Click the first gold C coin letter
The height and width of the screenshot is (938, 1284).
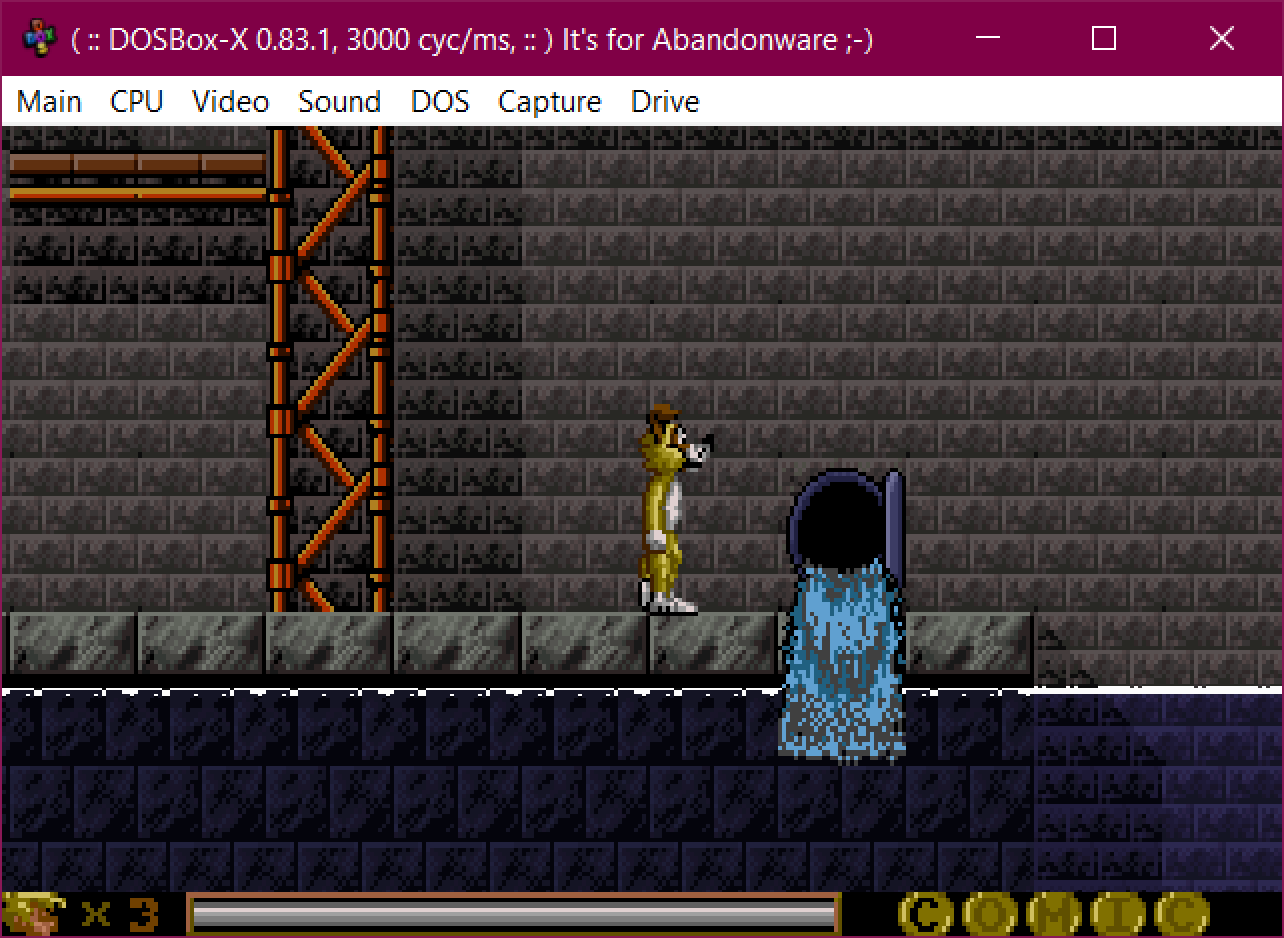pyautogui.click(x=925, y=911)
